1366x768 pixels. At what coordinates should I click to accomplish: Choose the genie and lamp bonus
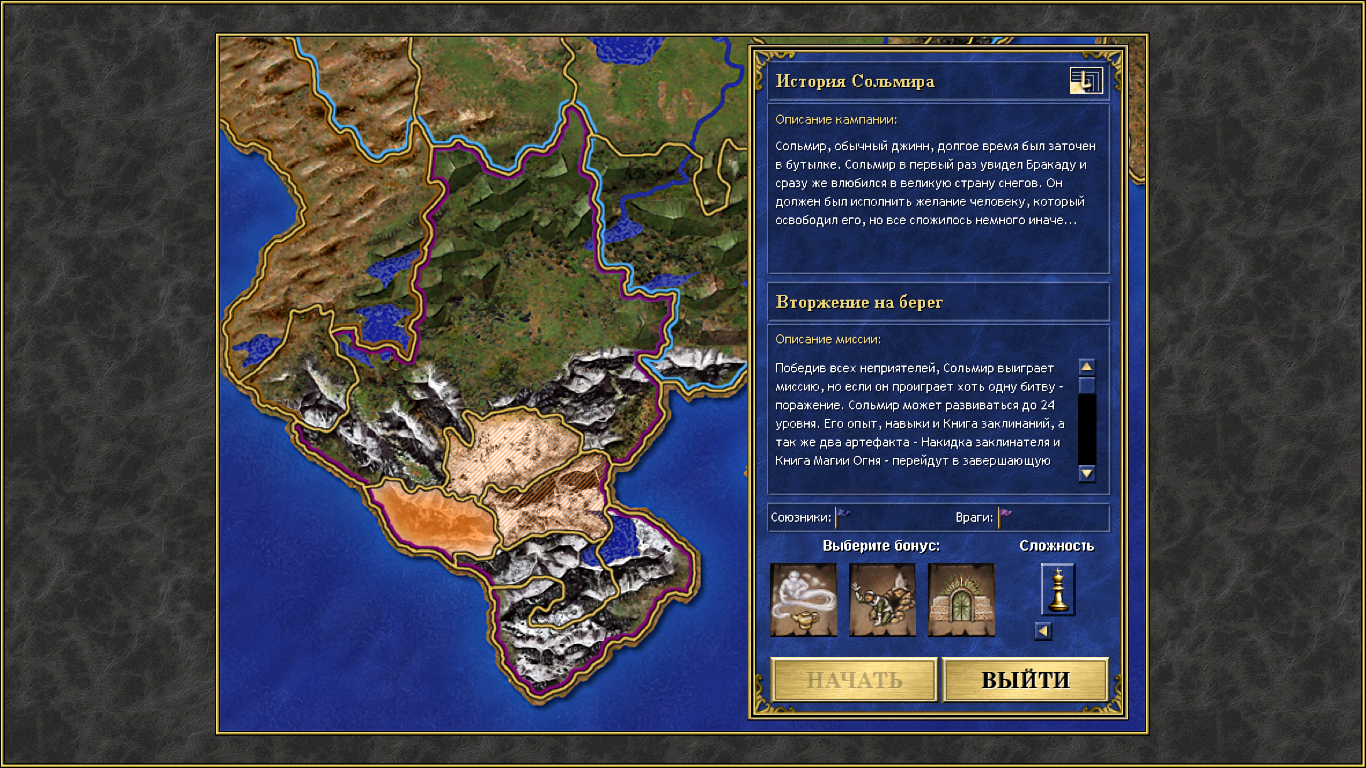click(803, 600)
